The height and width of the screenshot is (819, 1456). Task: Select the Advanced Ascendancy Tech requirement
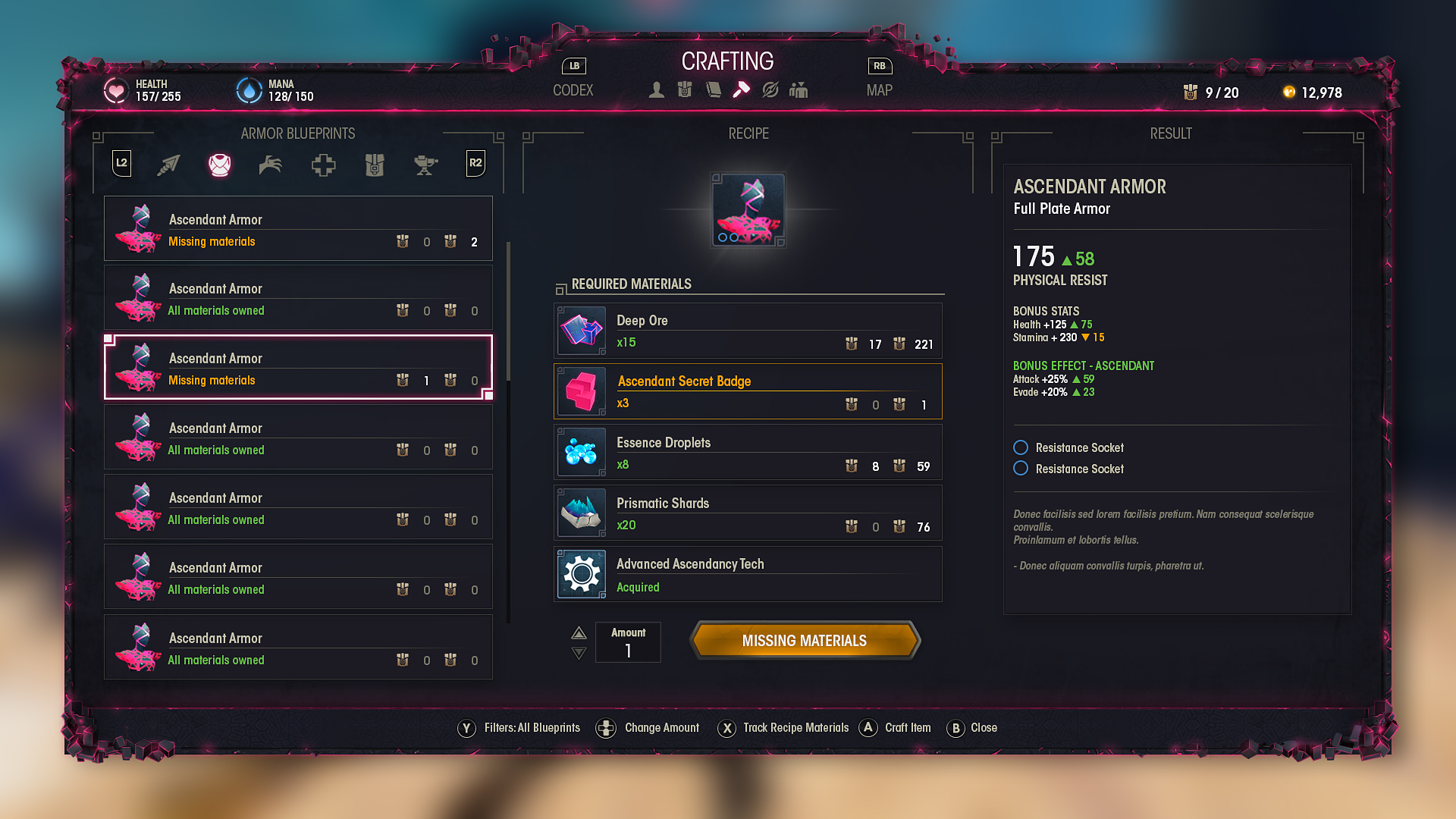point(748,574)
